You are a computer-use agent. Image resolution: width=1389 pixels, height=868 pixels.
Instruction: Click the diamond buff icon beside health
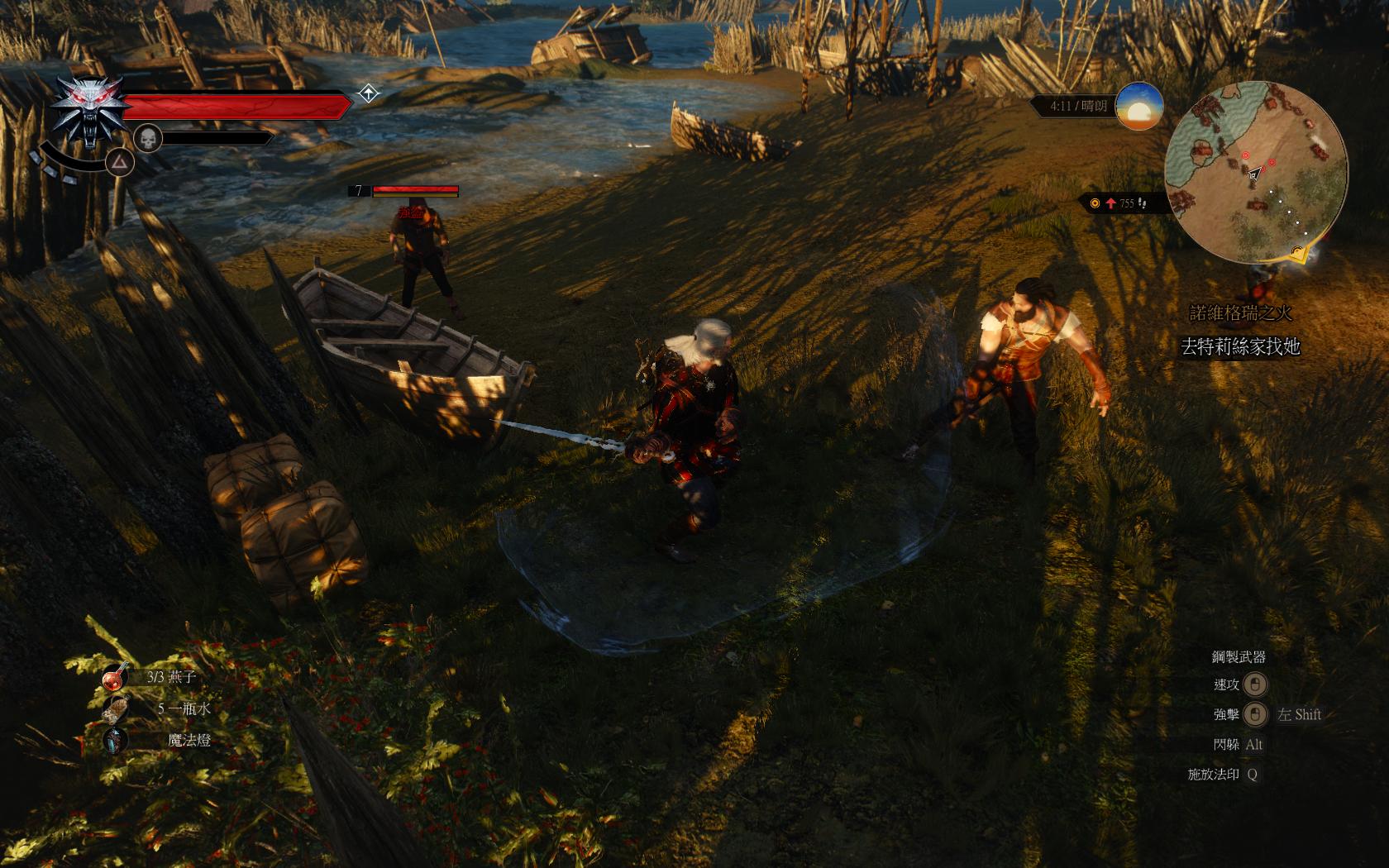369,93
